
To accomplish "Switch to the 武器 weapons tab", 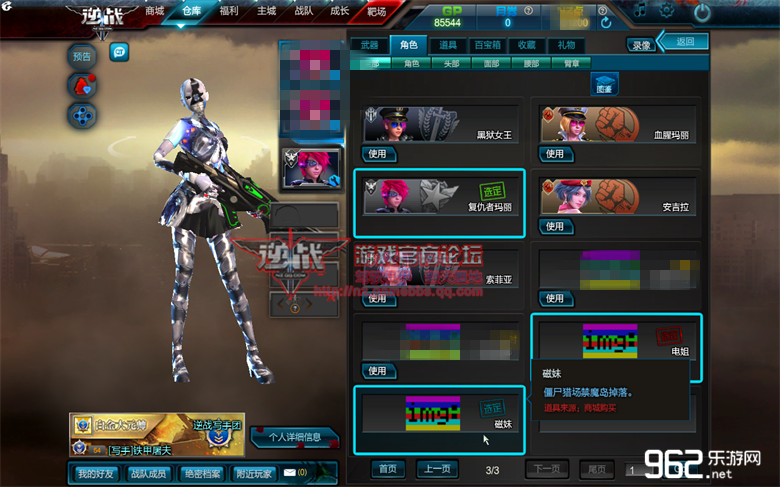I will 369,45.
